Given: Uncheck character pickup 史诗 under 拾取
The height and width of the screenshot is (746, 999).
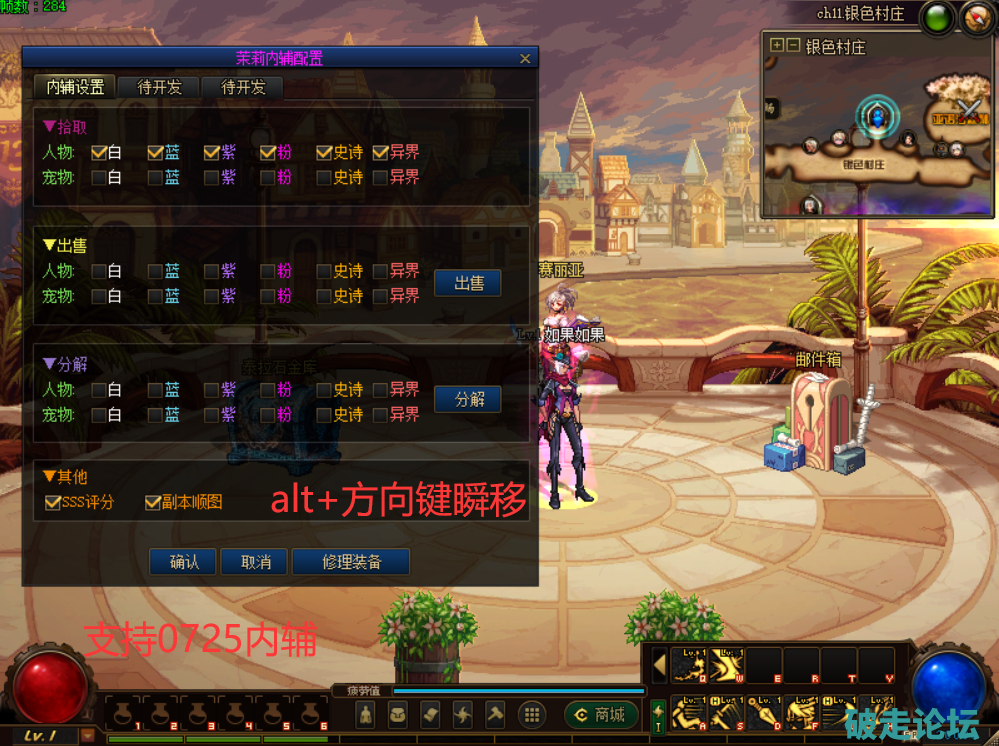Looking at the screenshot, I should [324, 153].
